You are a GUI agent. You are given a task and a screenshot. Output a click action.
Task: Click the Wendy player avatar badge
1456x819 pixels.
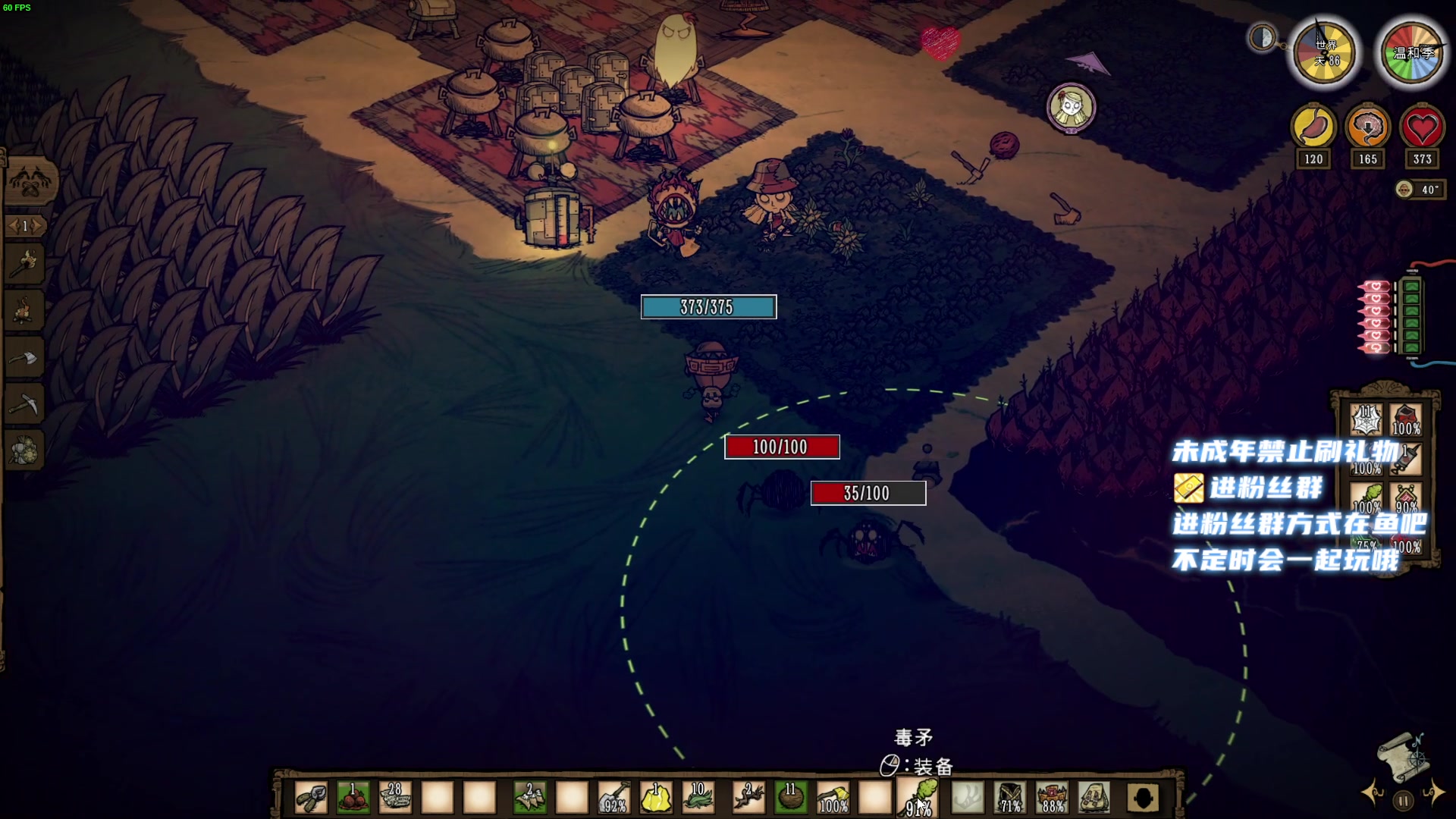(x=1071, y=107)
